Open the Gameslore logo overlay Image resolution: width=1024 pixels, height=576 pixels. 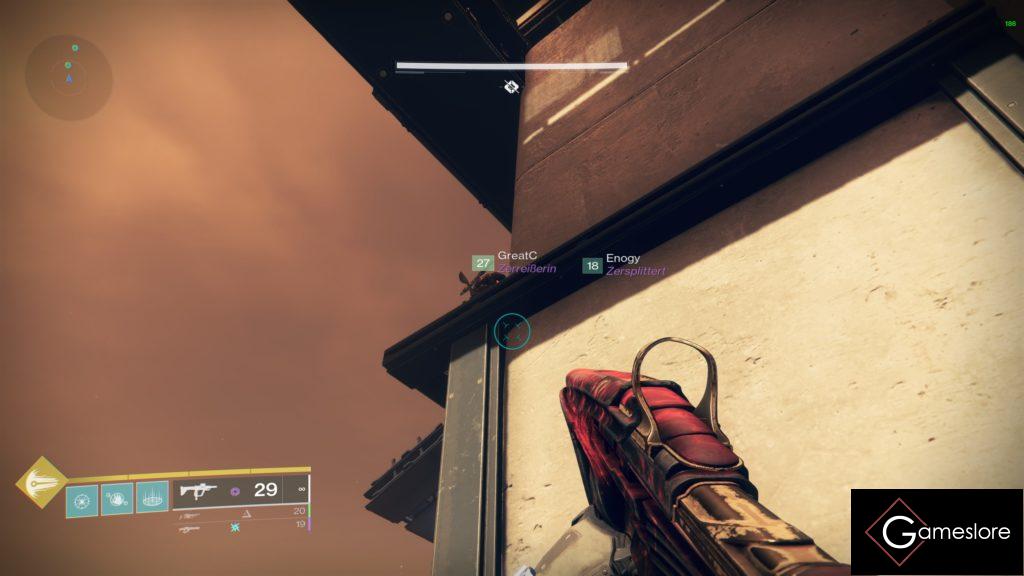point(937,532)
